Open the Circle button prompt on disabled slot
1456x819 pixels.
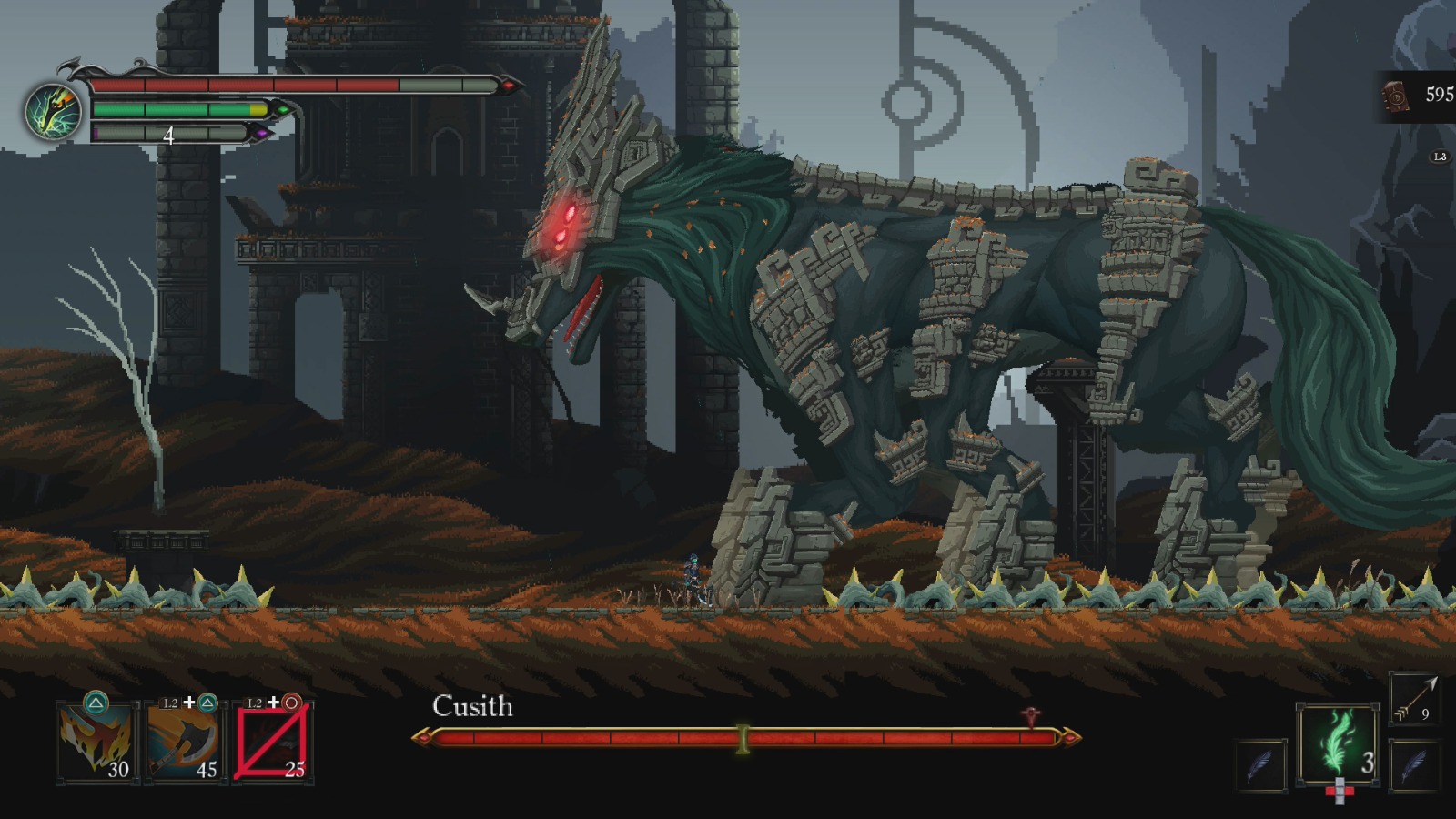pyautogui.click(x=290, y=702)
